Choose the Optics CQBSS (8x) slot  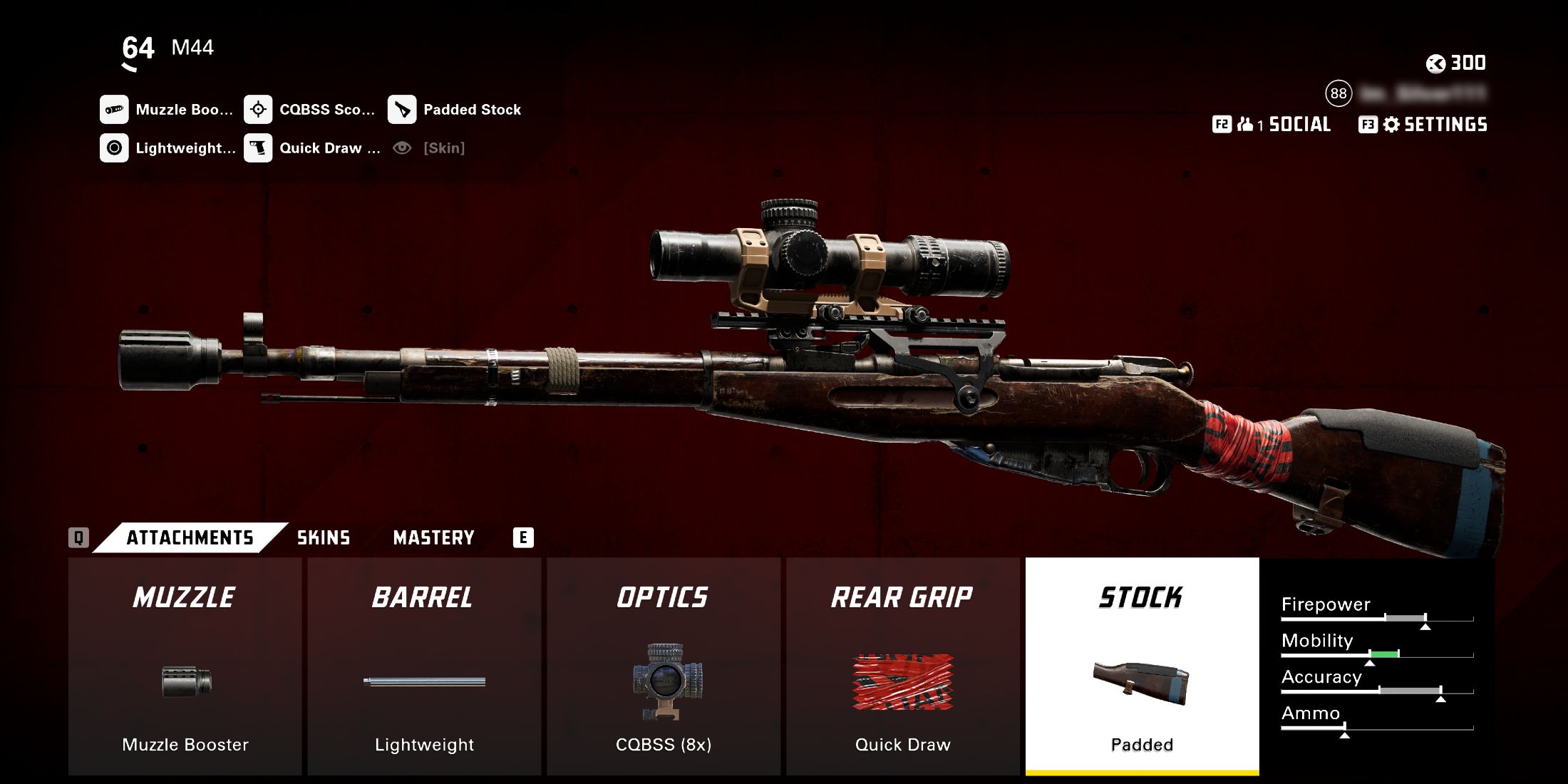tap(664, 666)
